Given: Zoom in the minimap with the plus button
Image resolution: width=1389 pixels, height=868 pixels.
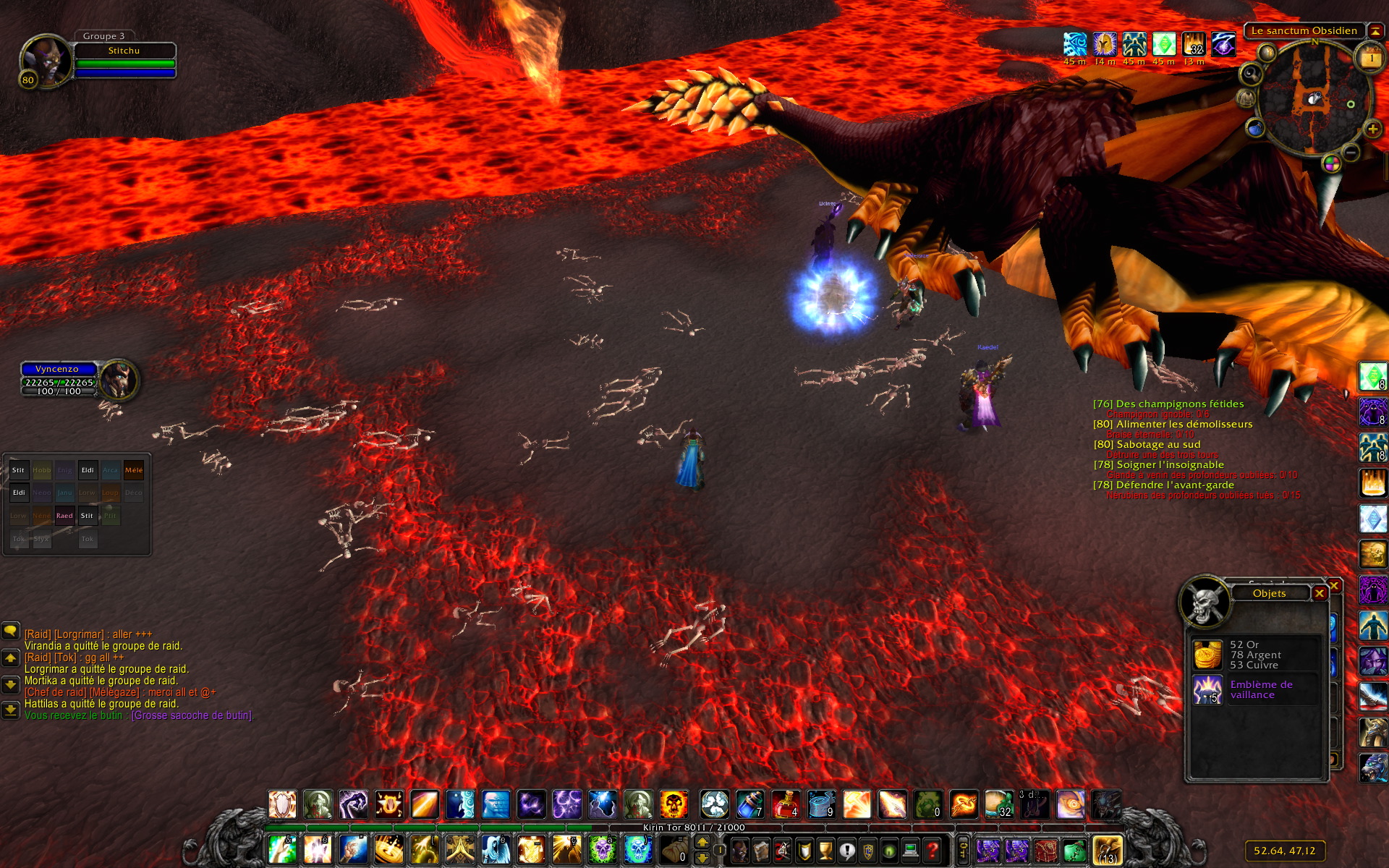Looking at the screenshot, I should point(1372,129).
